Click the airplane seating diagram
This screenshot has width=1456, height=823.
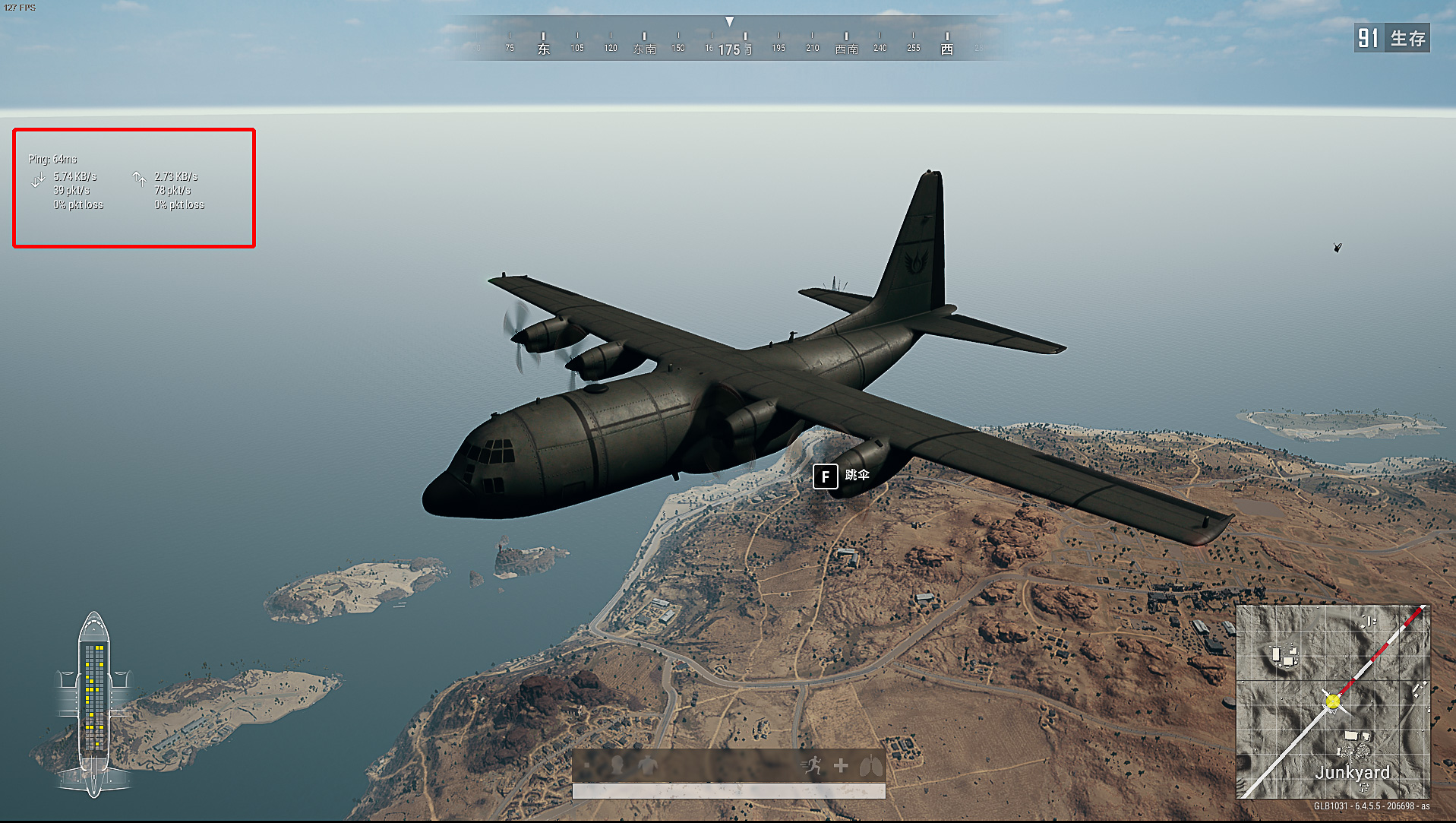tap(93, 704)
